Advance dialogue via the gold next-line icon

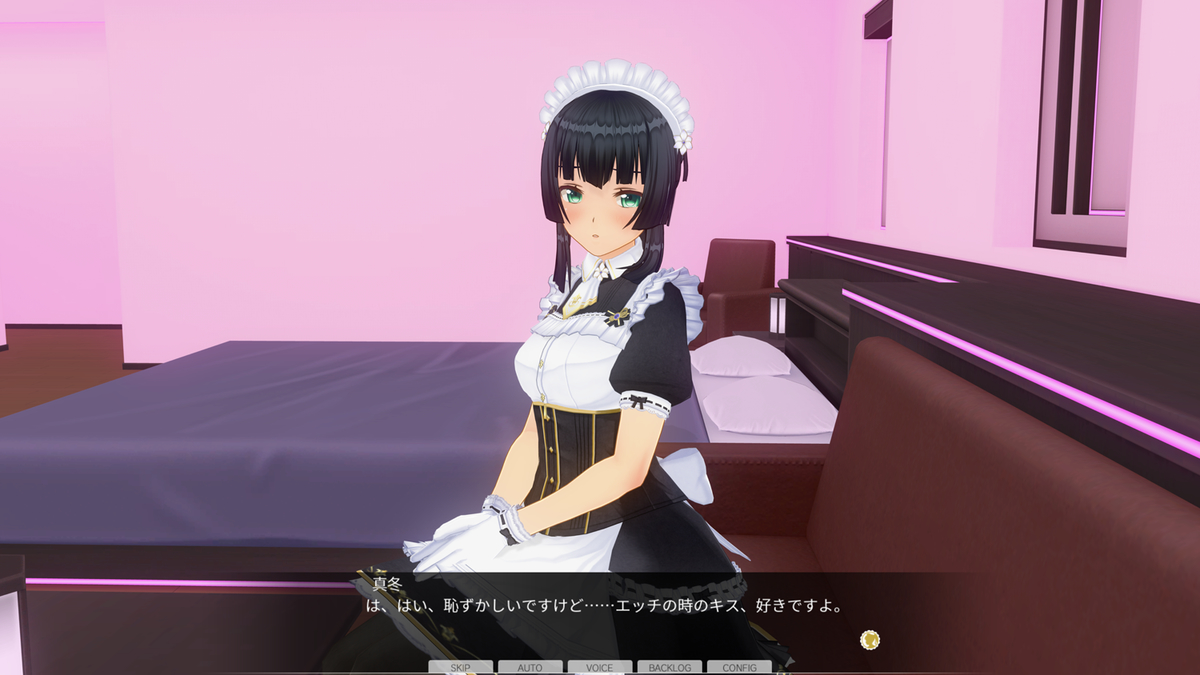click(x=870, y=639)
